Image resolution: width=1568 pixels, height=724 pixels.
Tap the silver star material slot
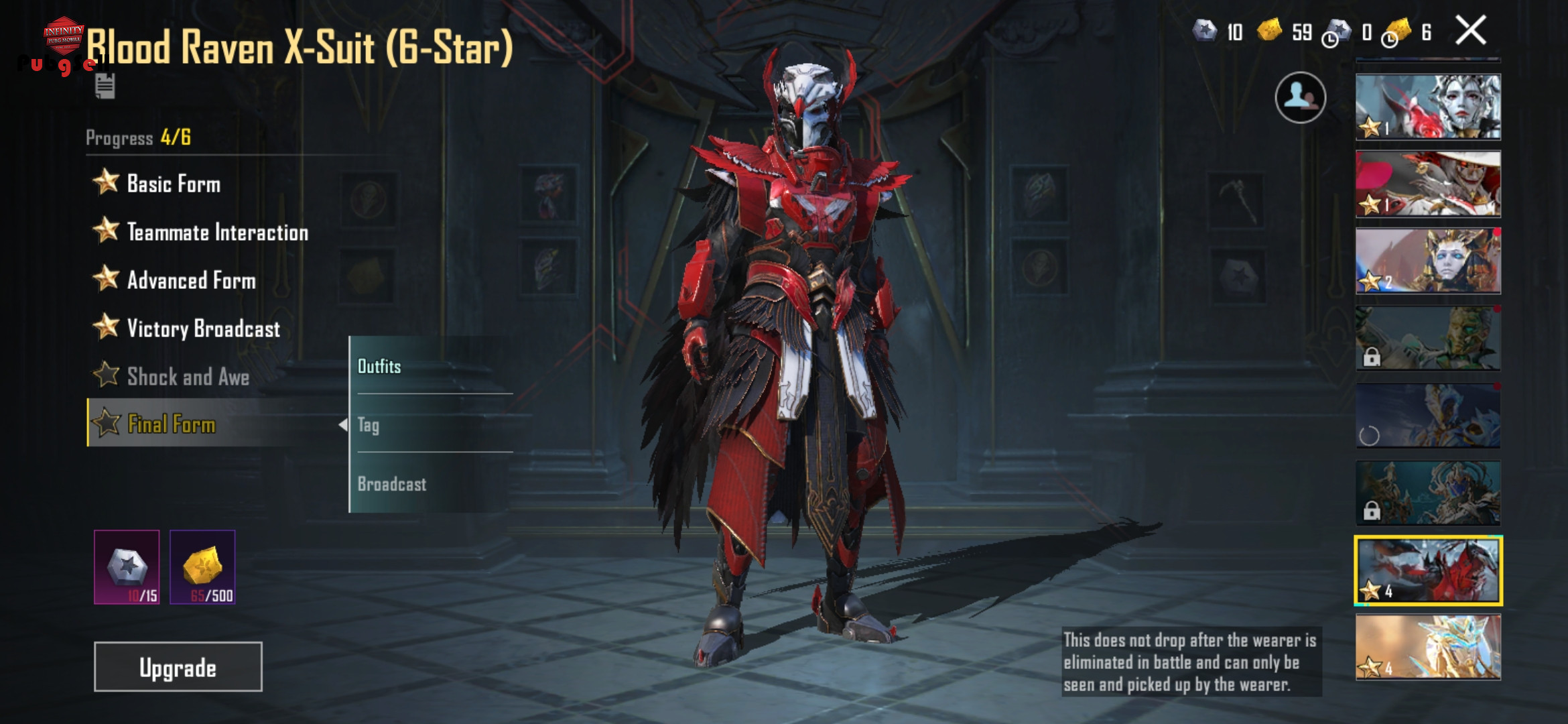pyautogui.click(x=127, y=567)
